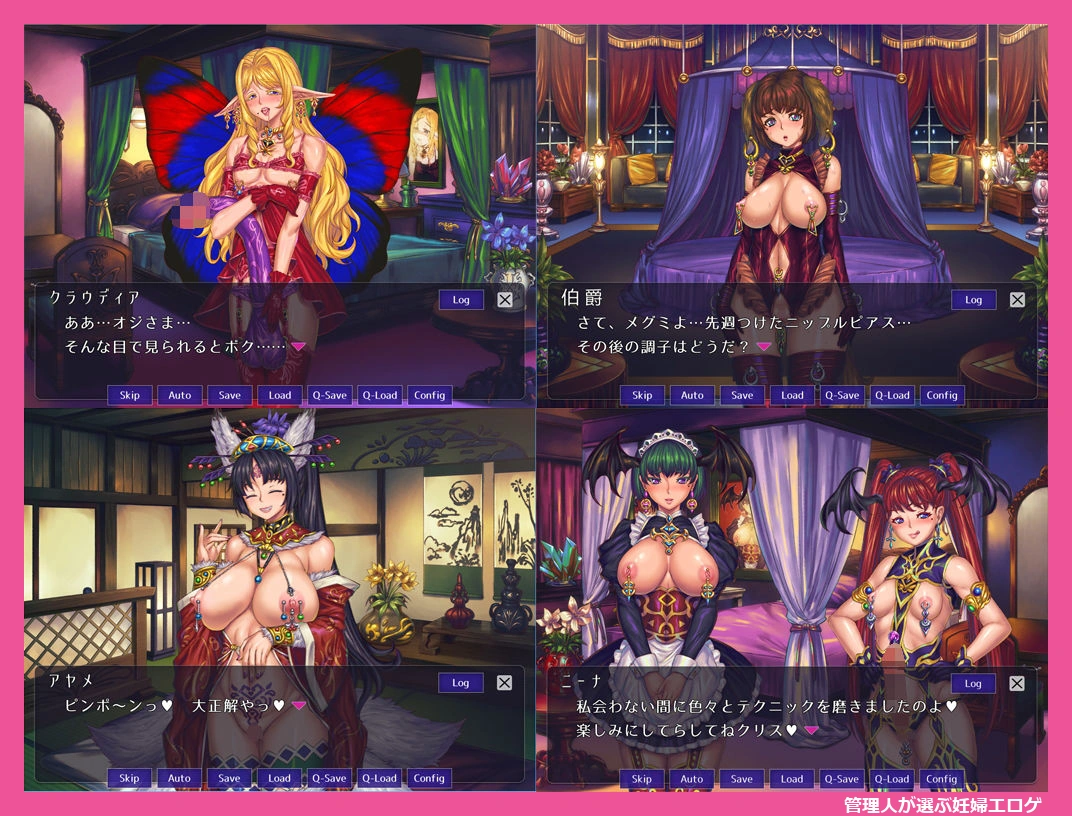Image resolution: width=1072 pixels, height=816 pixels.
Task: Choose Load under the 伯爵 dialogue
Action: [x=792, y=395]
